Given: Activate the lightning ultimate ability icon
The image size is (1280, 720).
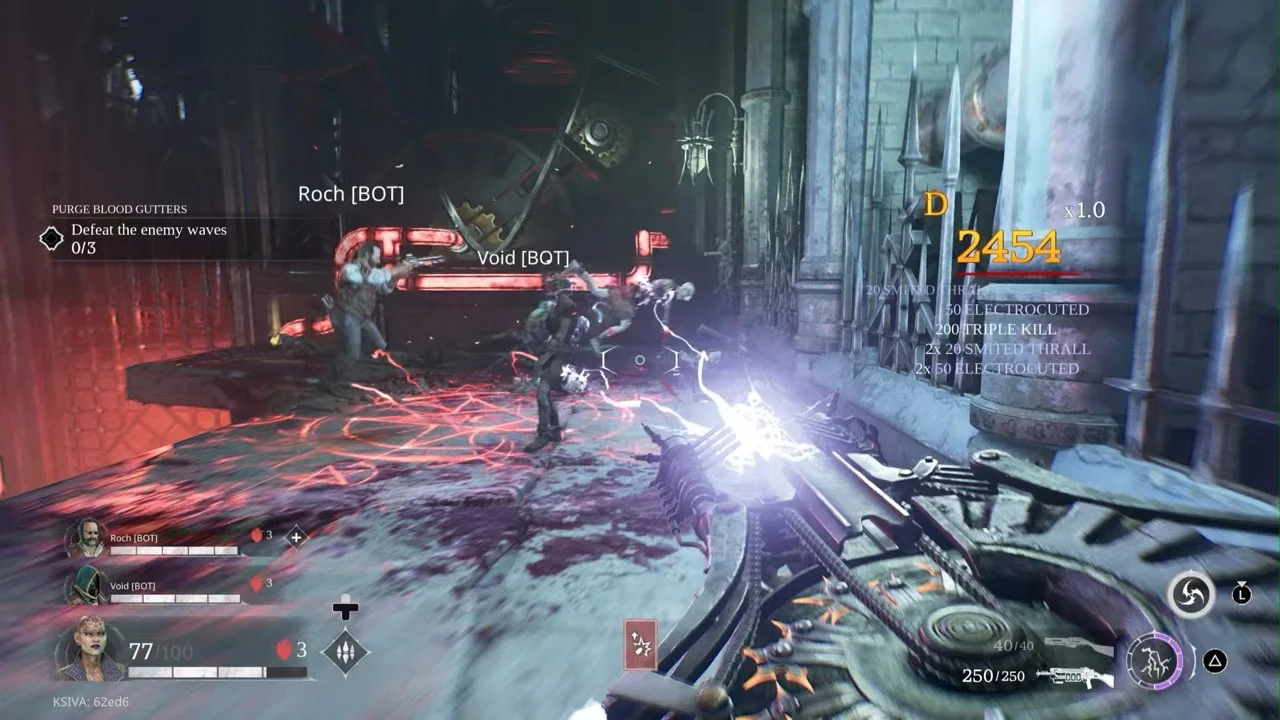Looking at the screenshot, I should pos(1153,661).
